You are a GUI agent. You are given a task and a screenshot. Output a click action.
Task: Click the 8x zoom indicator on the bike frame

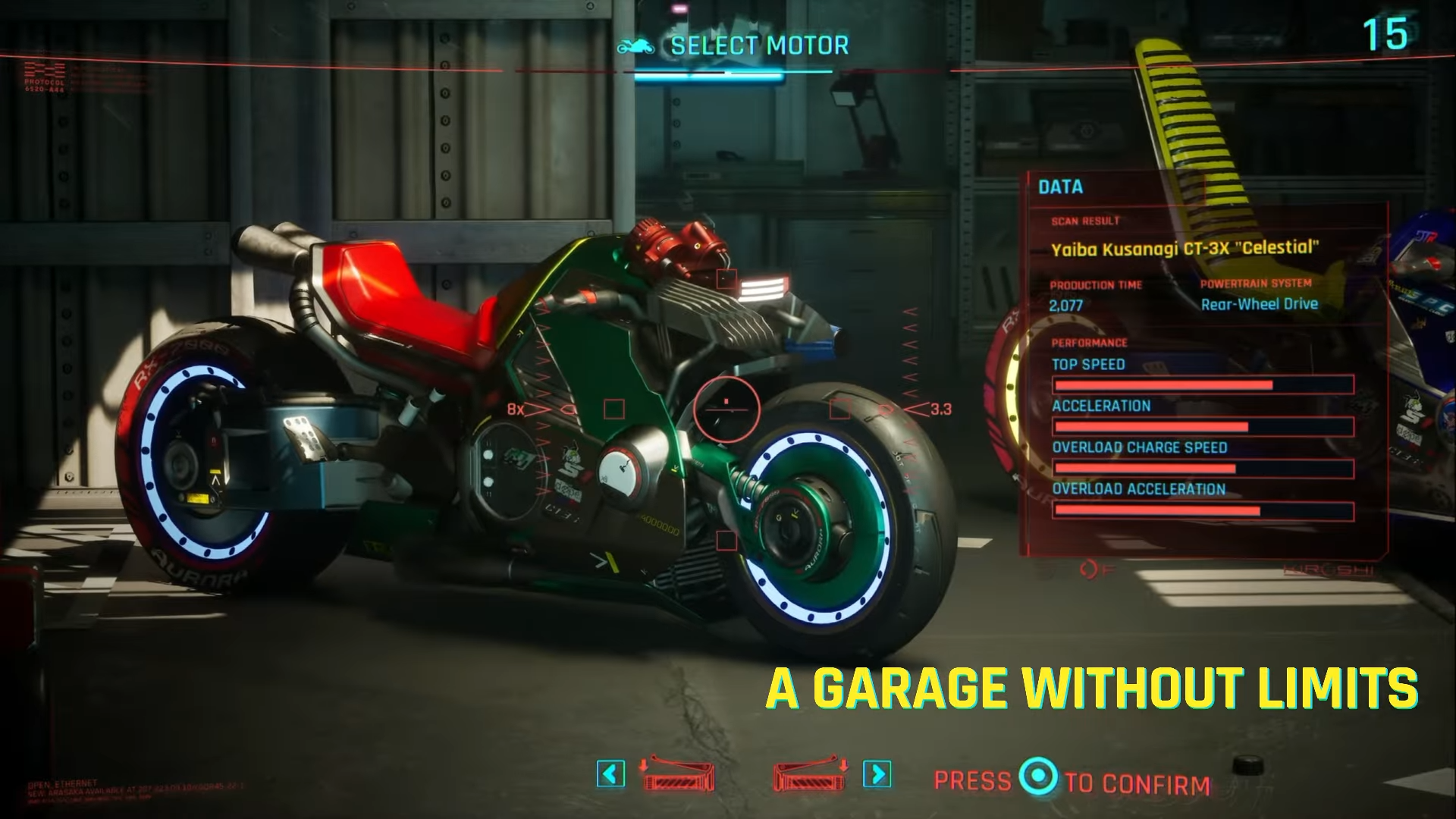[516, 409]
